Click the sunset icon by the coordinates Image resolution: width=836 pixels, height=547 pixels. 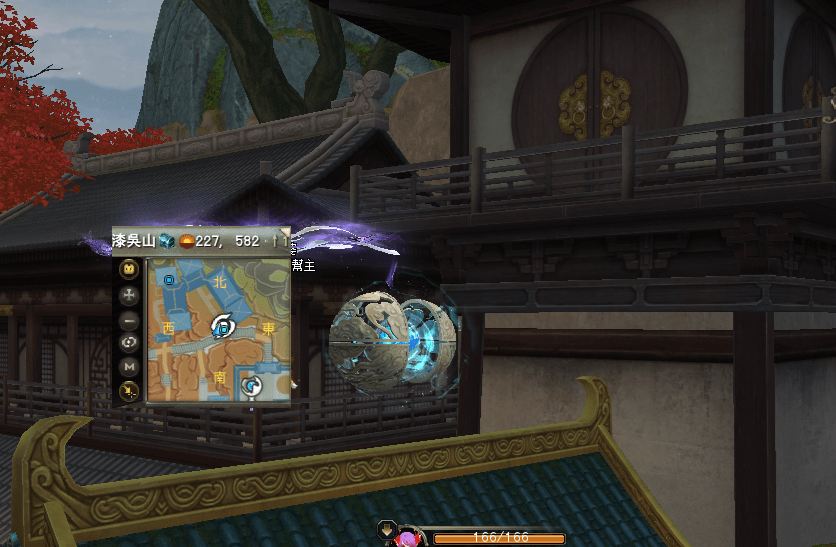click(x=187, y=241)
